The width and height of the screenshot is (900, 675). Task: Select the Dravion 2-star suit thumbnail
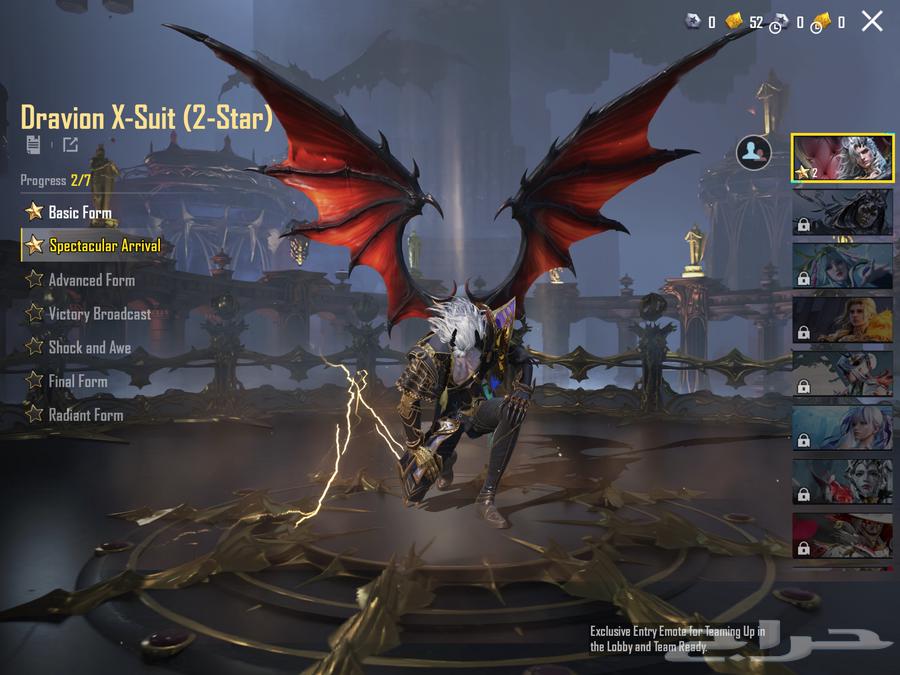click(842, 158)
